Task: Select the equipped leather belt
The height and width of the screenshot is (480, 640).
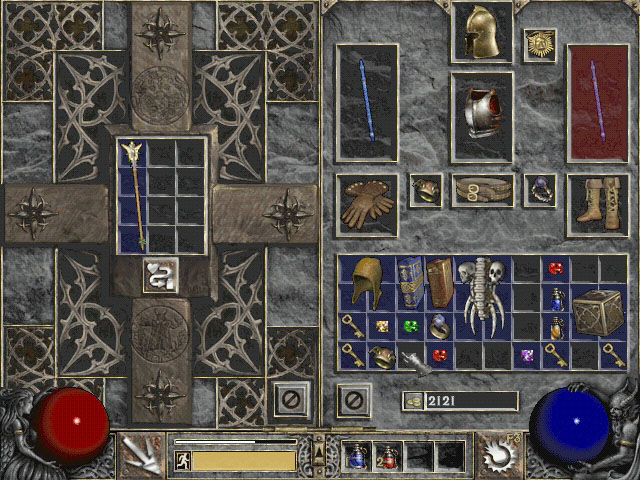Action: tap(481, 190)
